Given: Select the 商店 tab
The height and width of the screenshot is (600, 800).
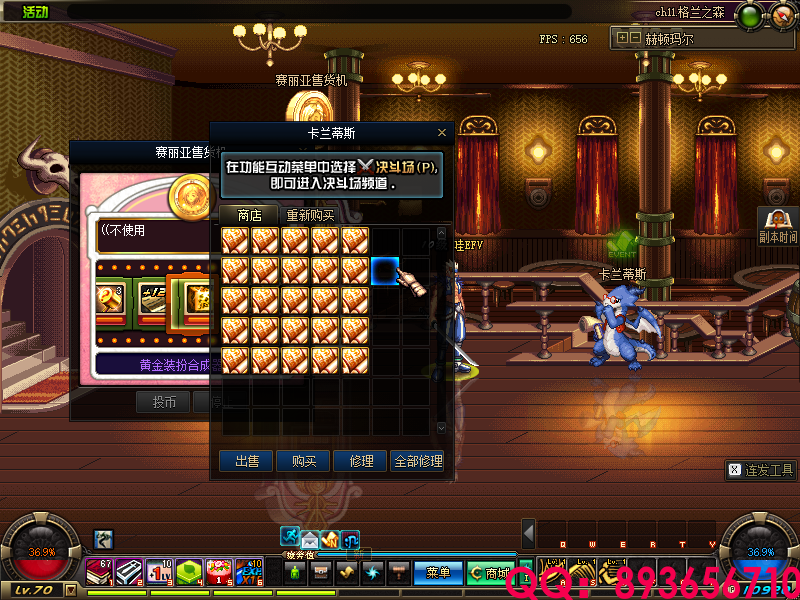Looking at the screenshot, I should [x=249, y=215].
